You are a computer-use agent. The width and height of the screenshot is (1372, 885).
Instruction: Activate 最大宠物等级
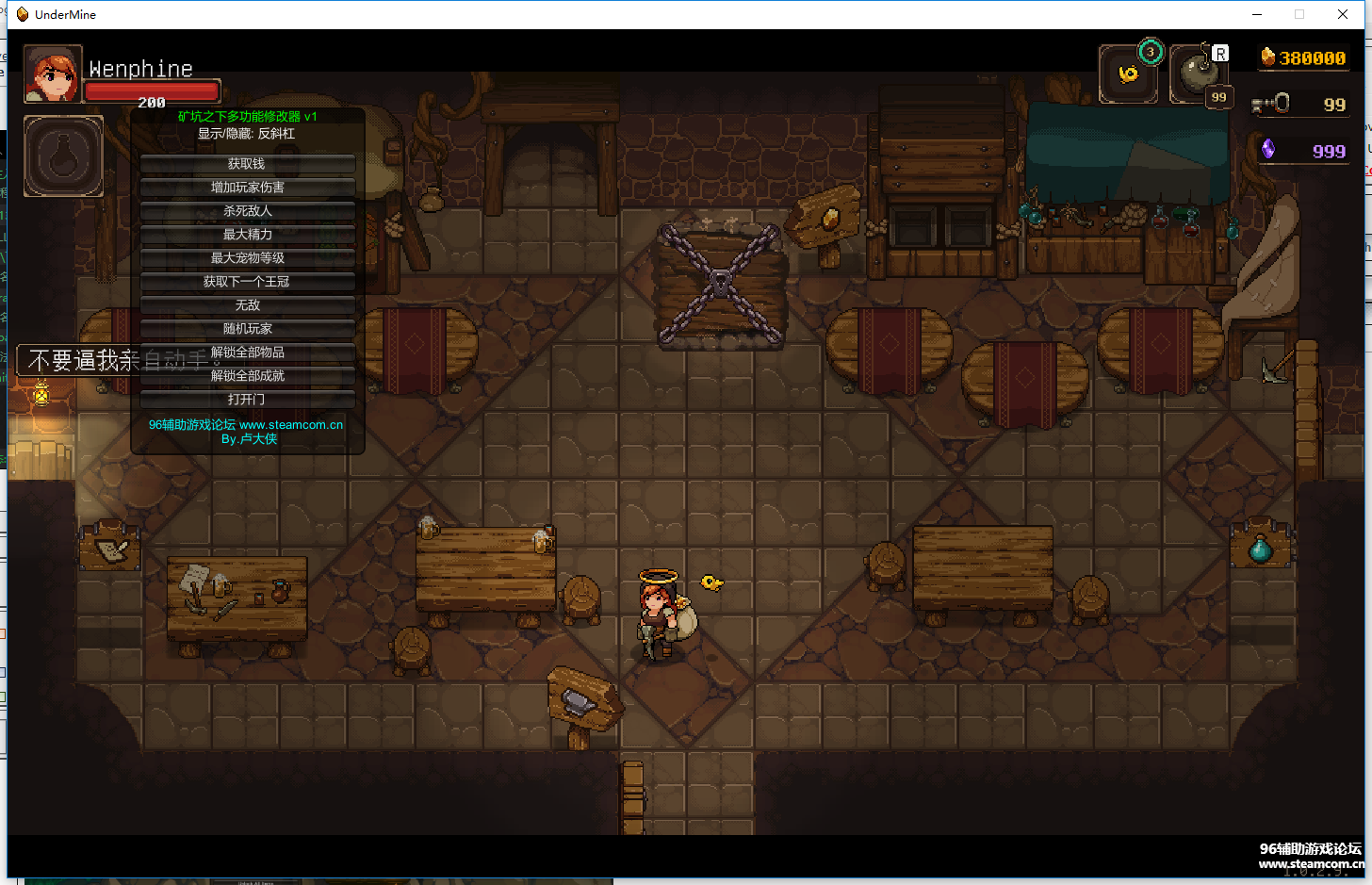tap(247, 258)
